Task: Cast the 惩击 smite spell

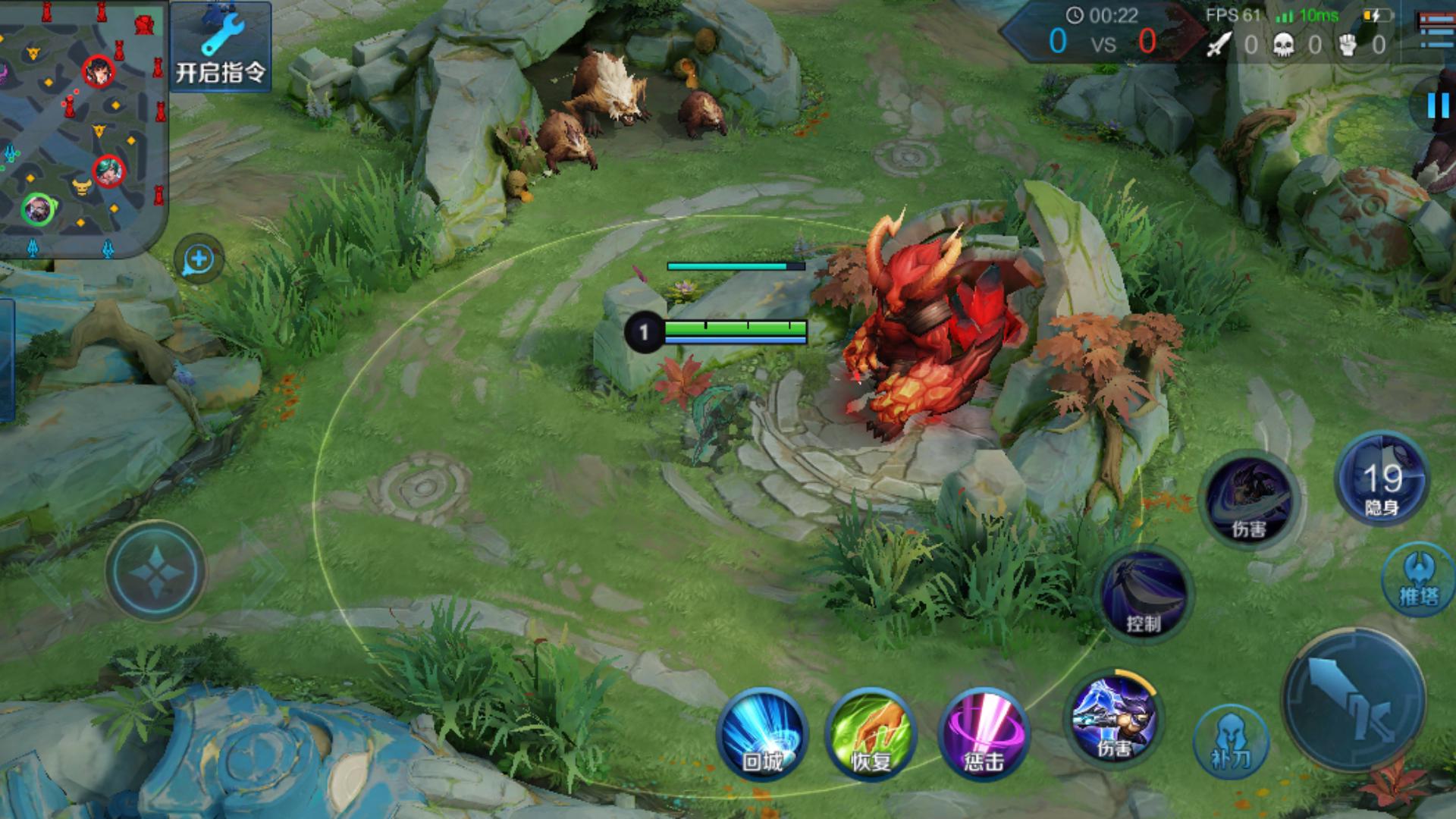Action: tap(984, 734)
